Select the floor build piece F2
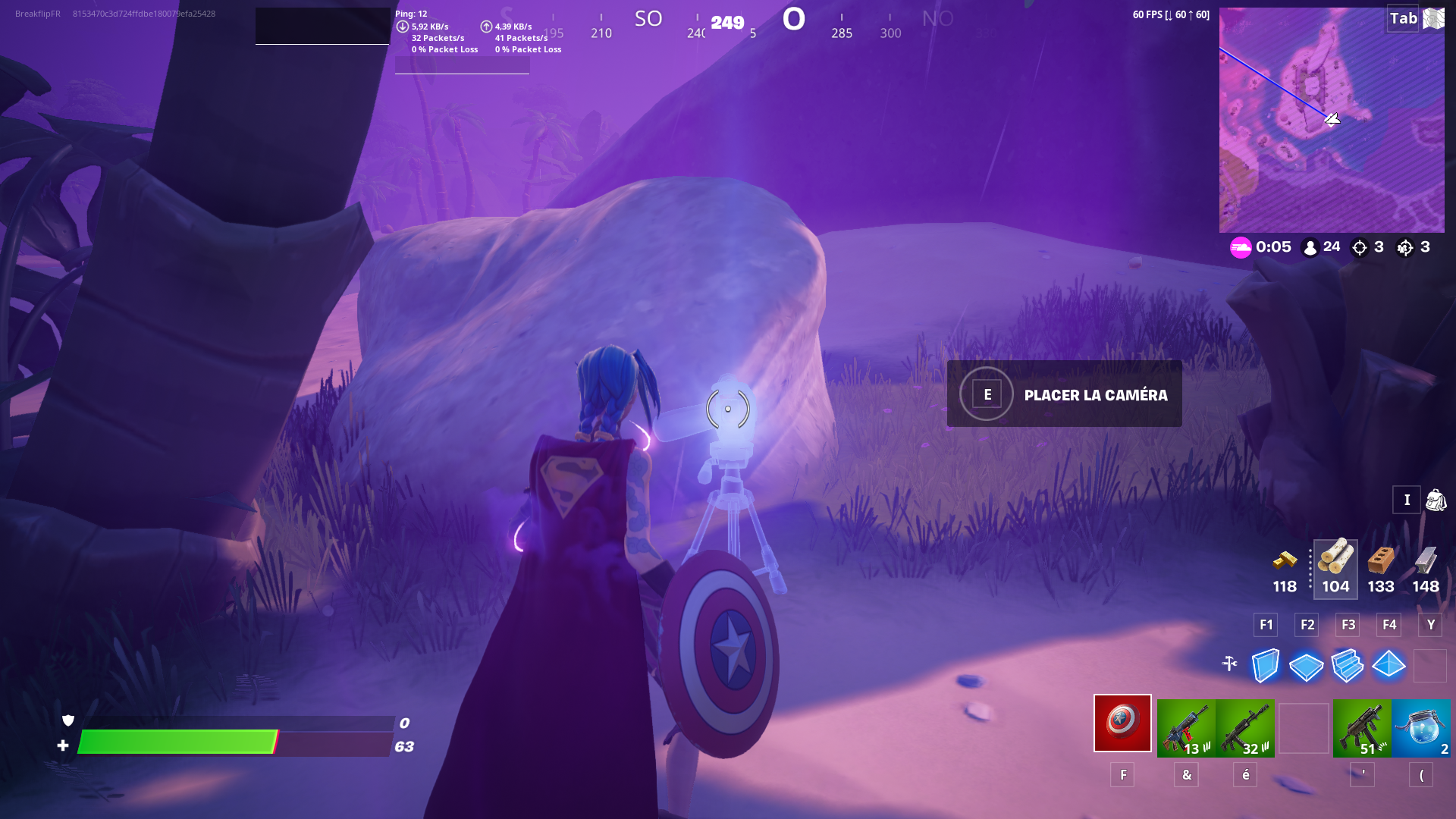Screen dimensions: 1456x819 coord(1306,667)
